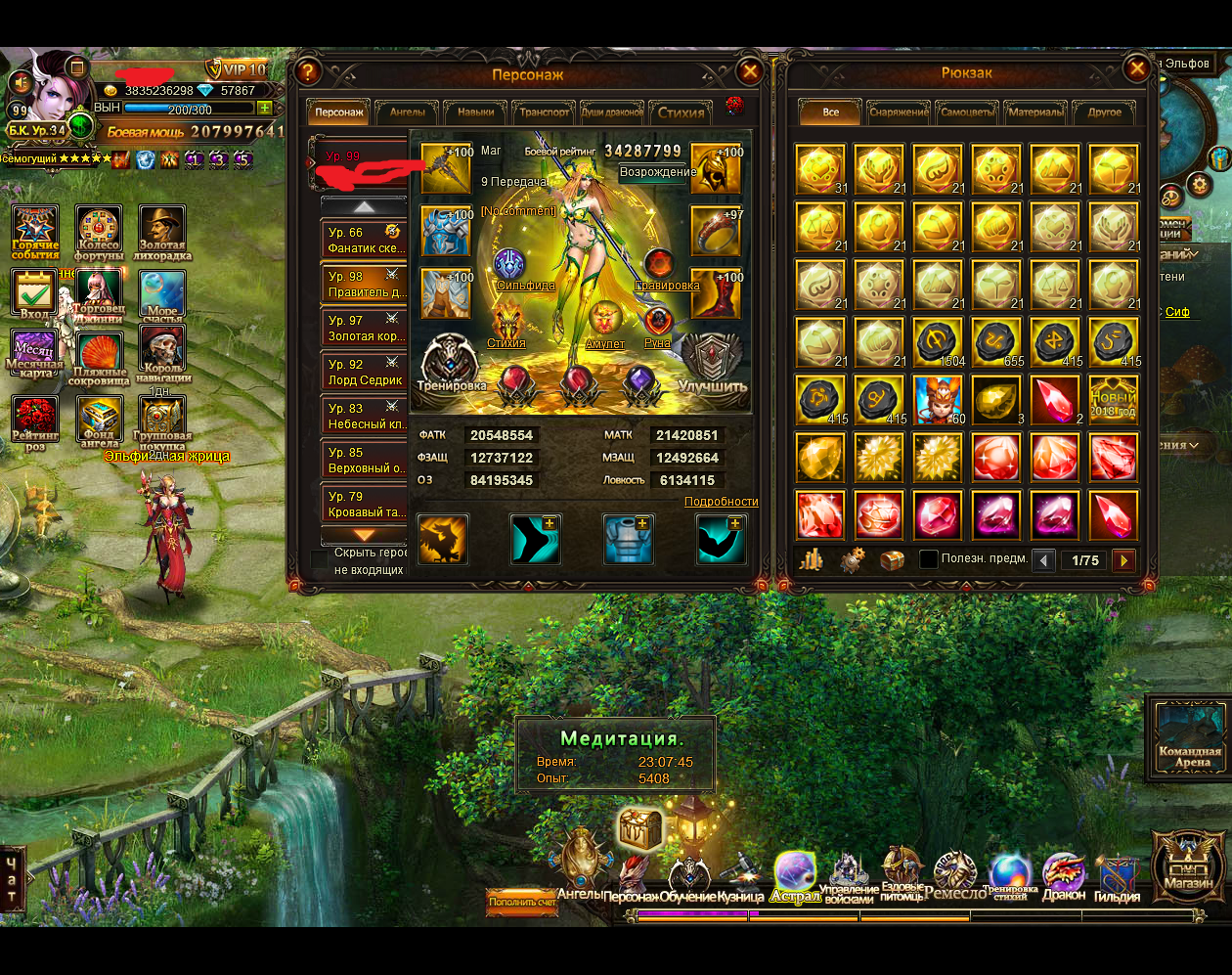
Task: Open Колесо фортуны event
Action: pos(99,234)
